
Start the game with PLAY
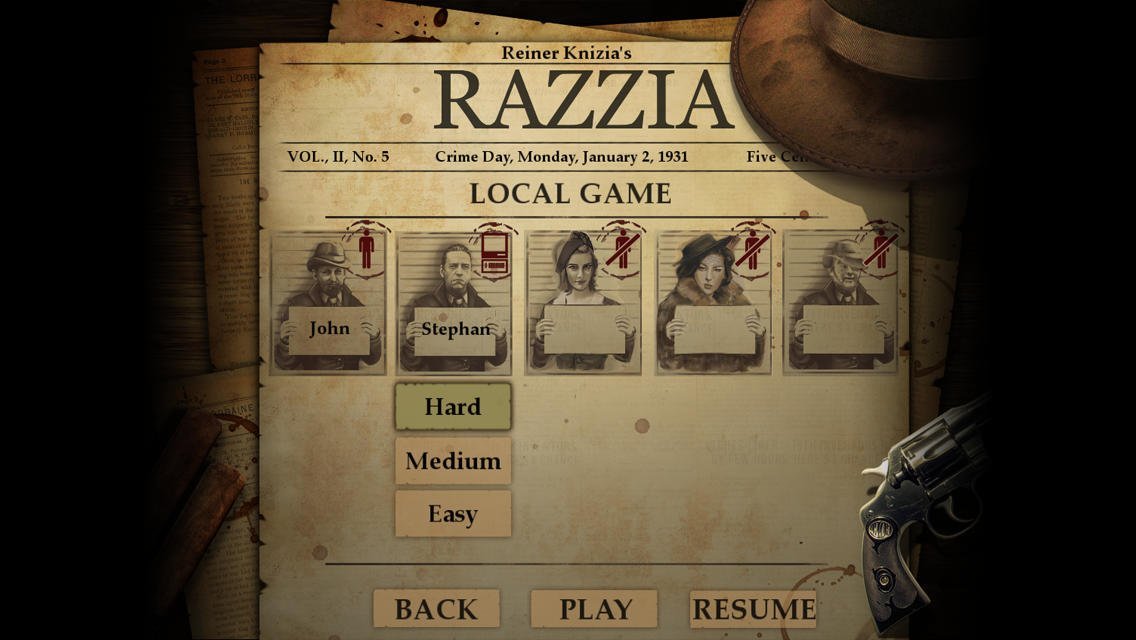pyautogui.click(x=595, y=609)
